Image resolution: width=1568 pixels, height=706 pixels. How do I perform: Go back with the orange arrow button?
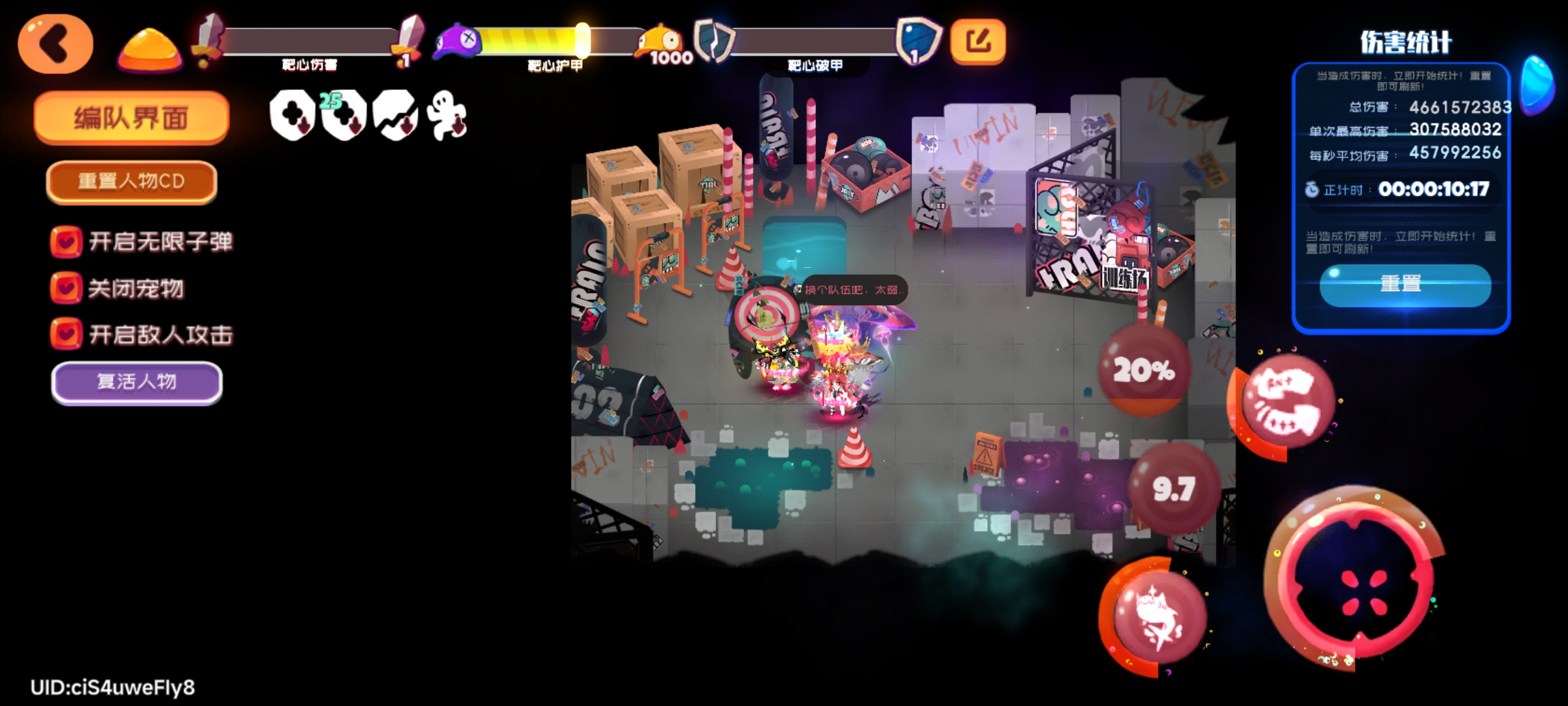tap(56, 44)
